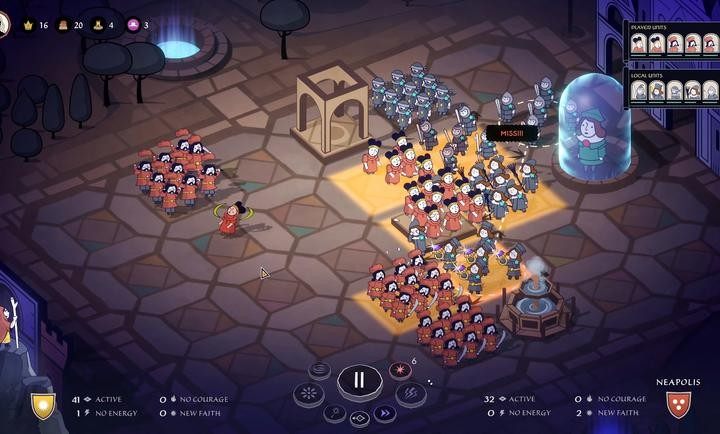
Task: Click the diamond eye button below pause
Action: tap(358, 418)
